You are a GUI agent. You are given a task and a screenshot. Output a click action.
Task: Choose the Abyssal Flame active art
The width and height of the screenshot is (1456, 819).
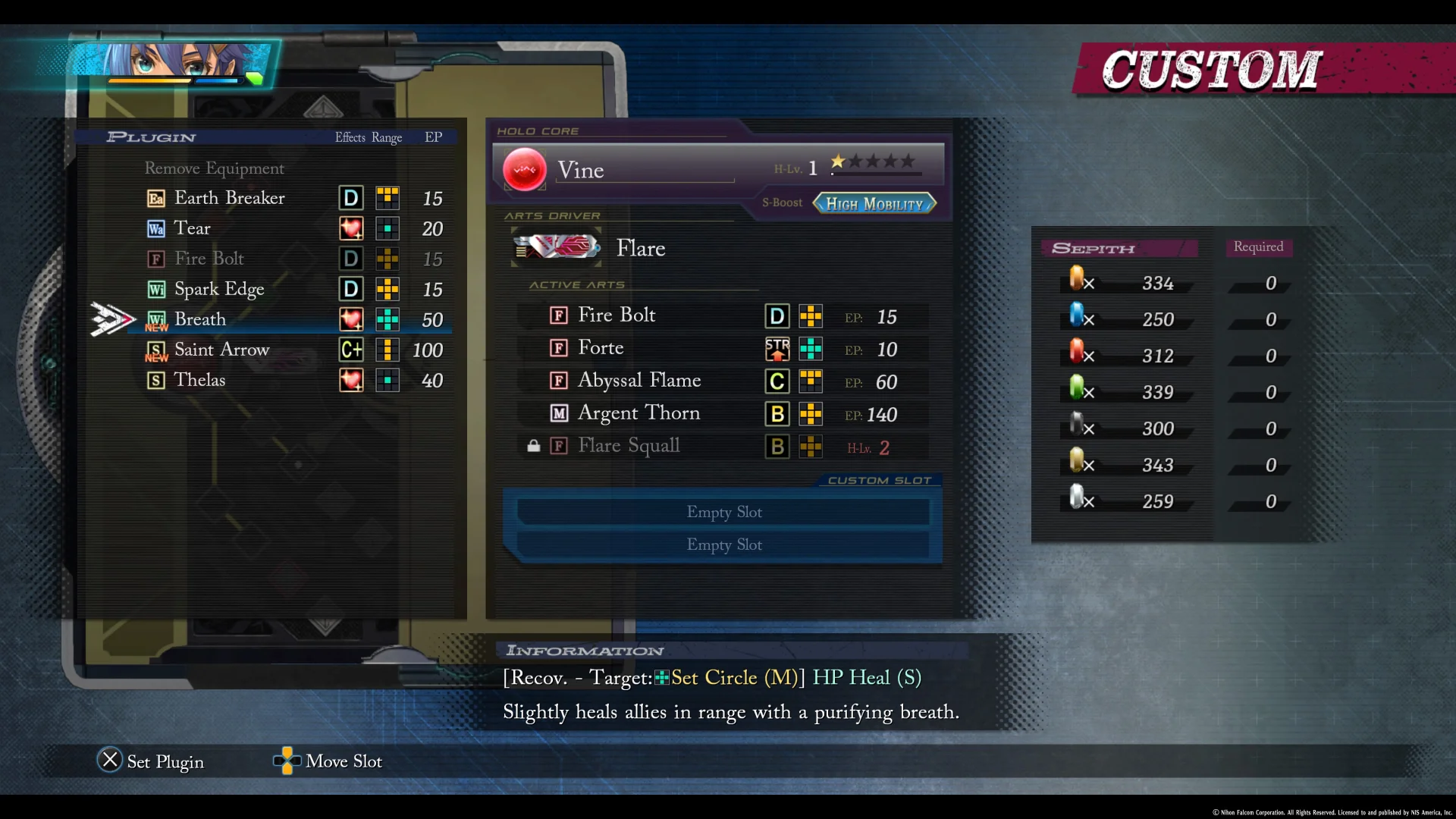pyautogui.click(x=639, y=381)
